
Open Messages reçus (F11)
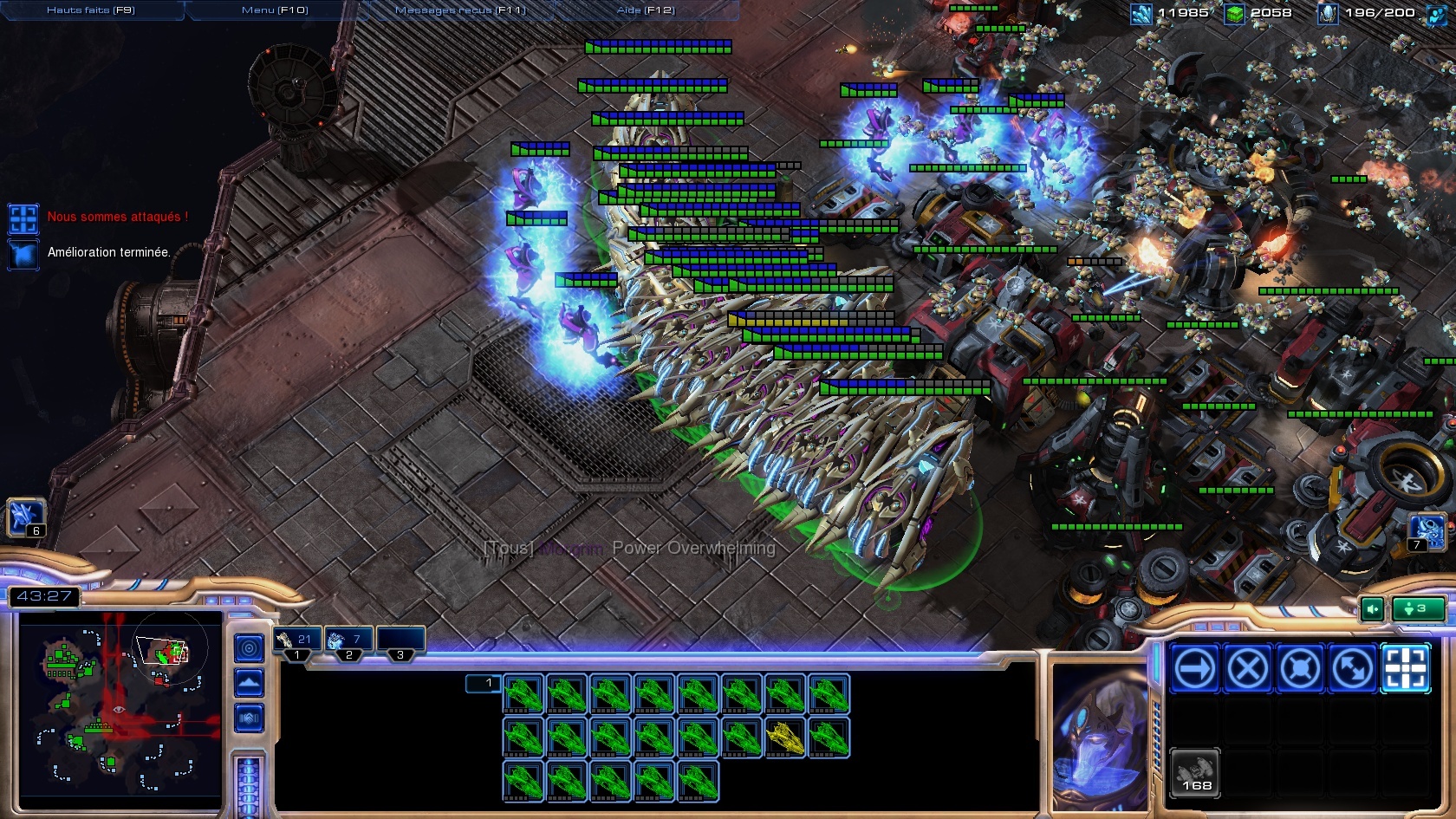click(x=460, y=10)
